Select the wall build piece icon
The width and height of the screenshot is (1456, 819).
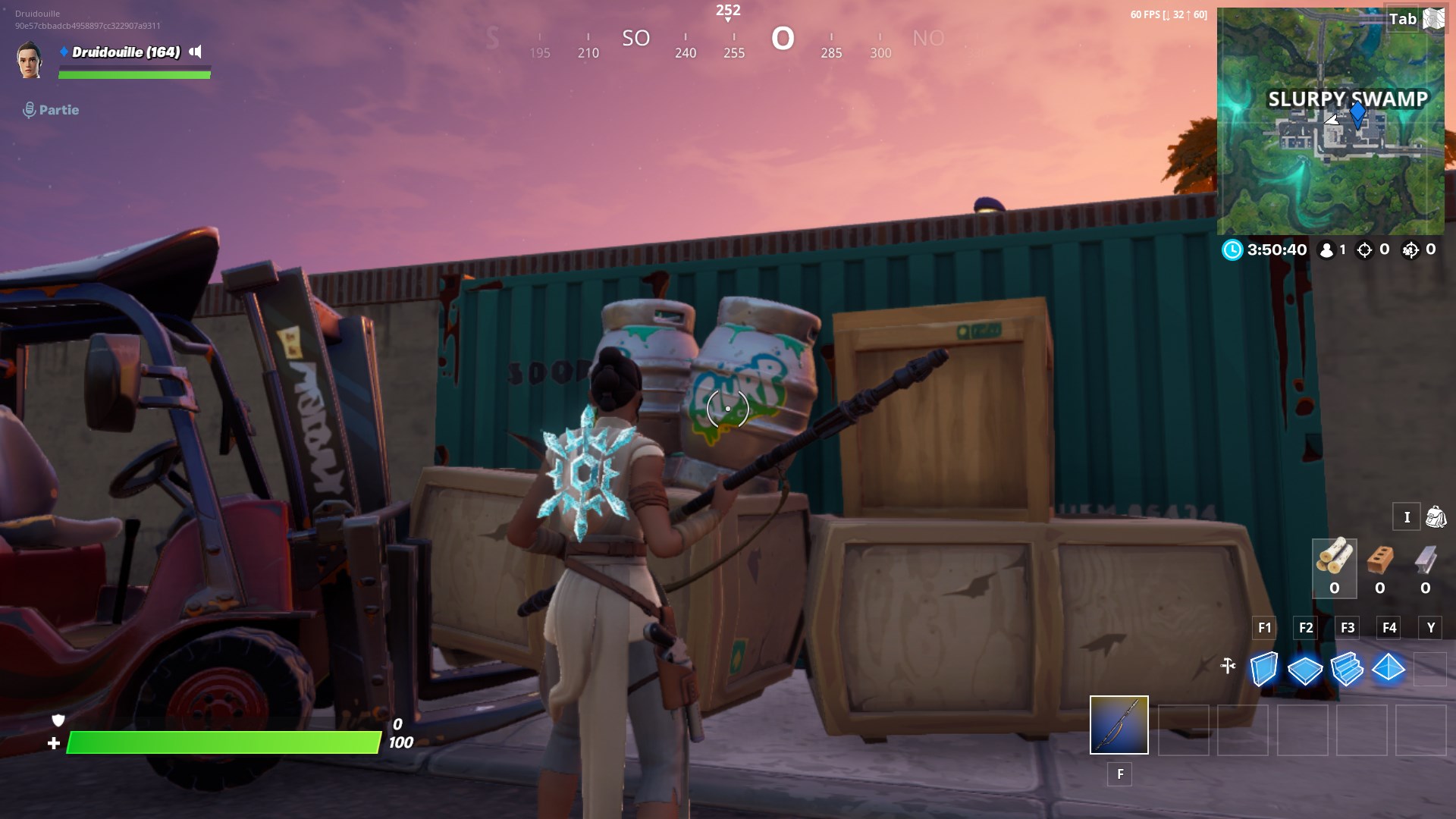pos(1263,670)
